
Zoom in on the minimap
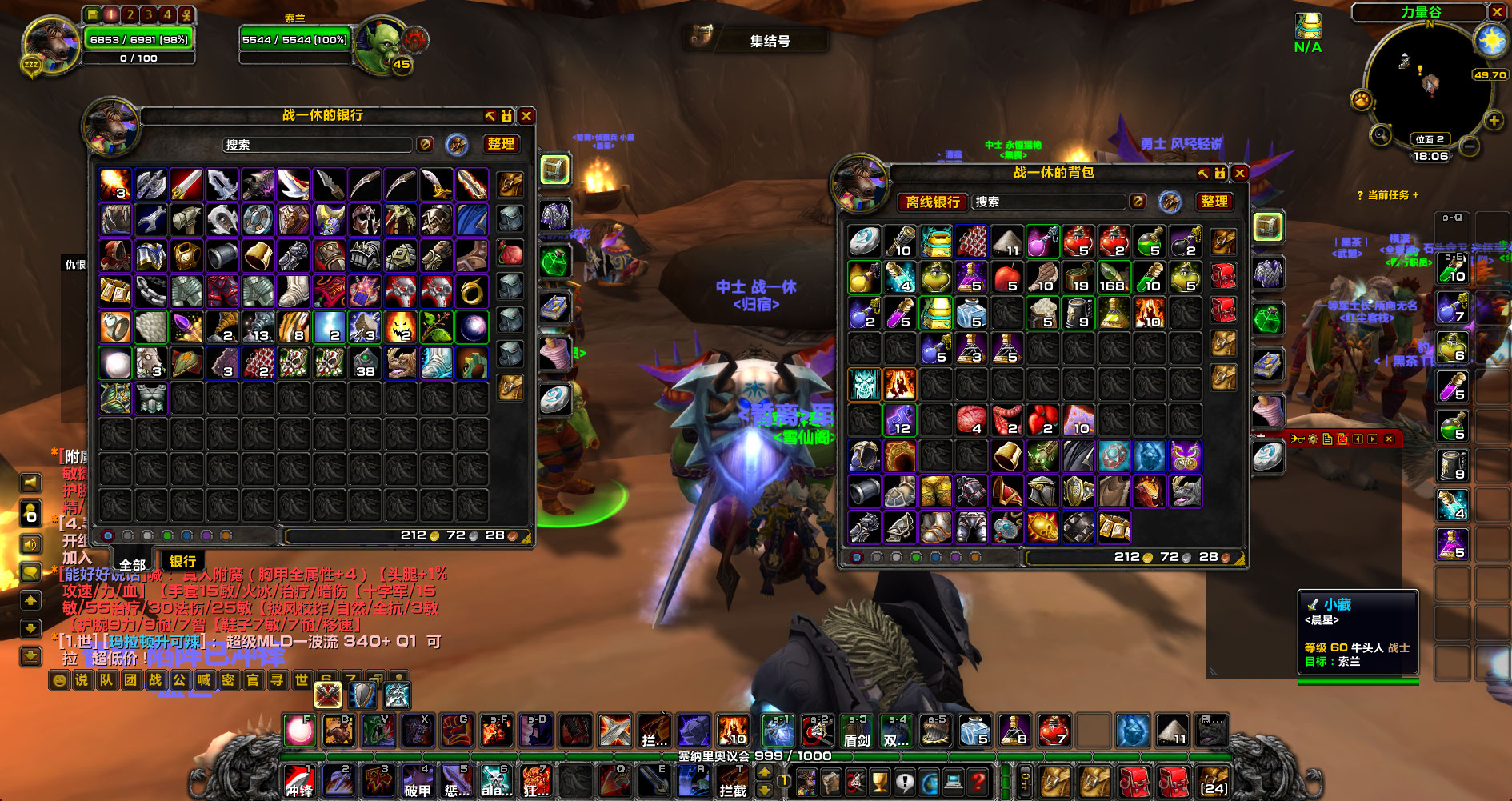tap(1494, 121)
